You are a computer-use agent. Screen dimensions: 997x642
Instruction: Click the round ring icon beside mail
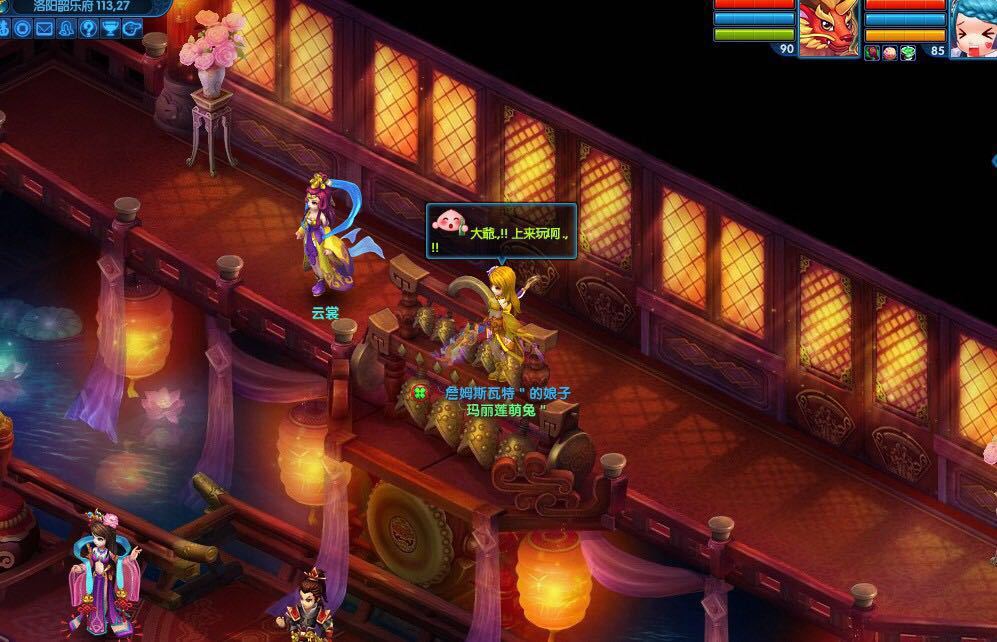click(23, 28)
